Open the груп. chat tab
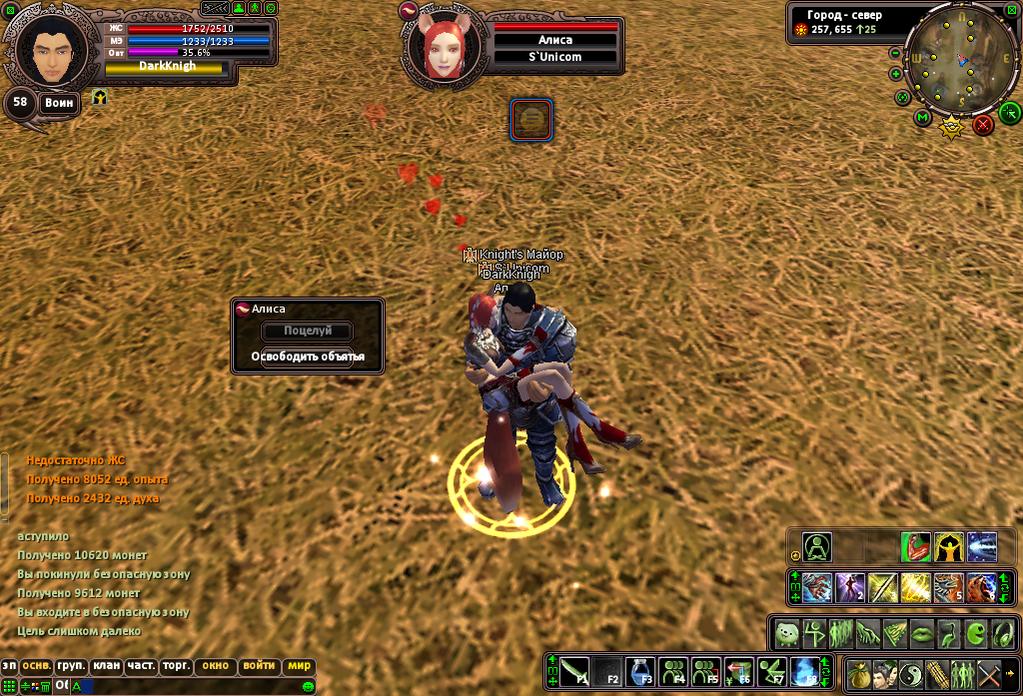This screenshot has width=1023, height=696. [x=71, y=666]
